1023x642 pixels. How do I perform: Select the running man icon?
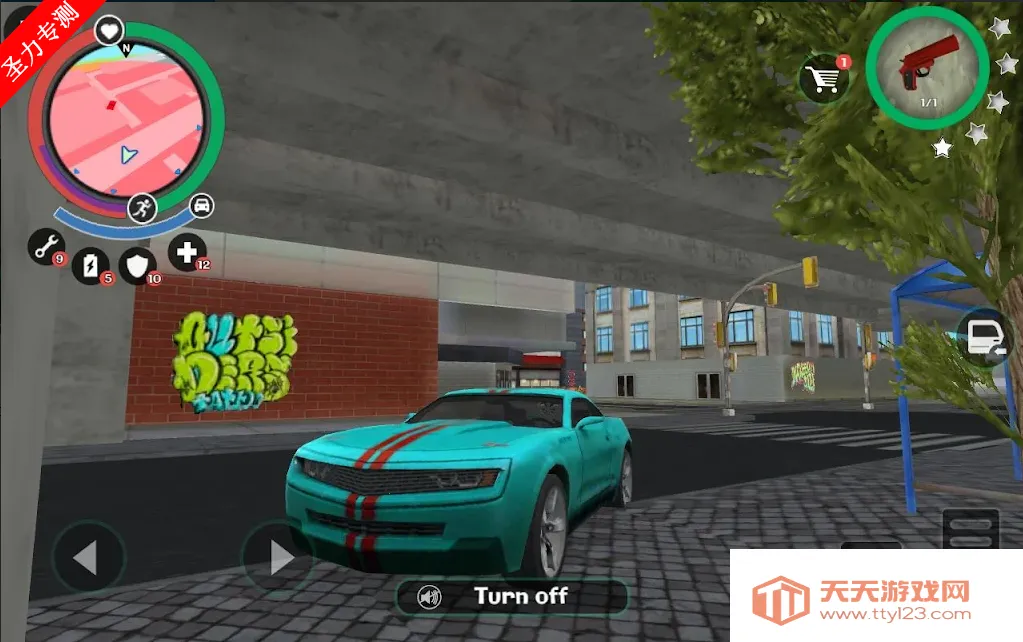tap(143, 208)
